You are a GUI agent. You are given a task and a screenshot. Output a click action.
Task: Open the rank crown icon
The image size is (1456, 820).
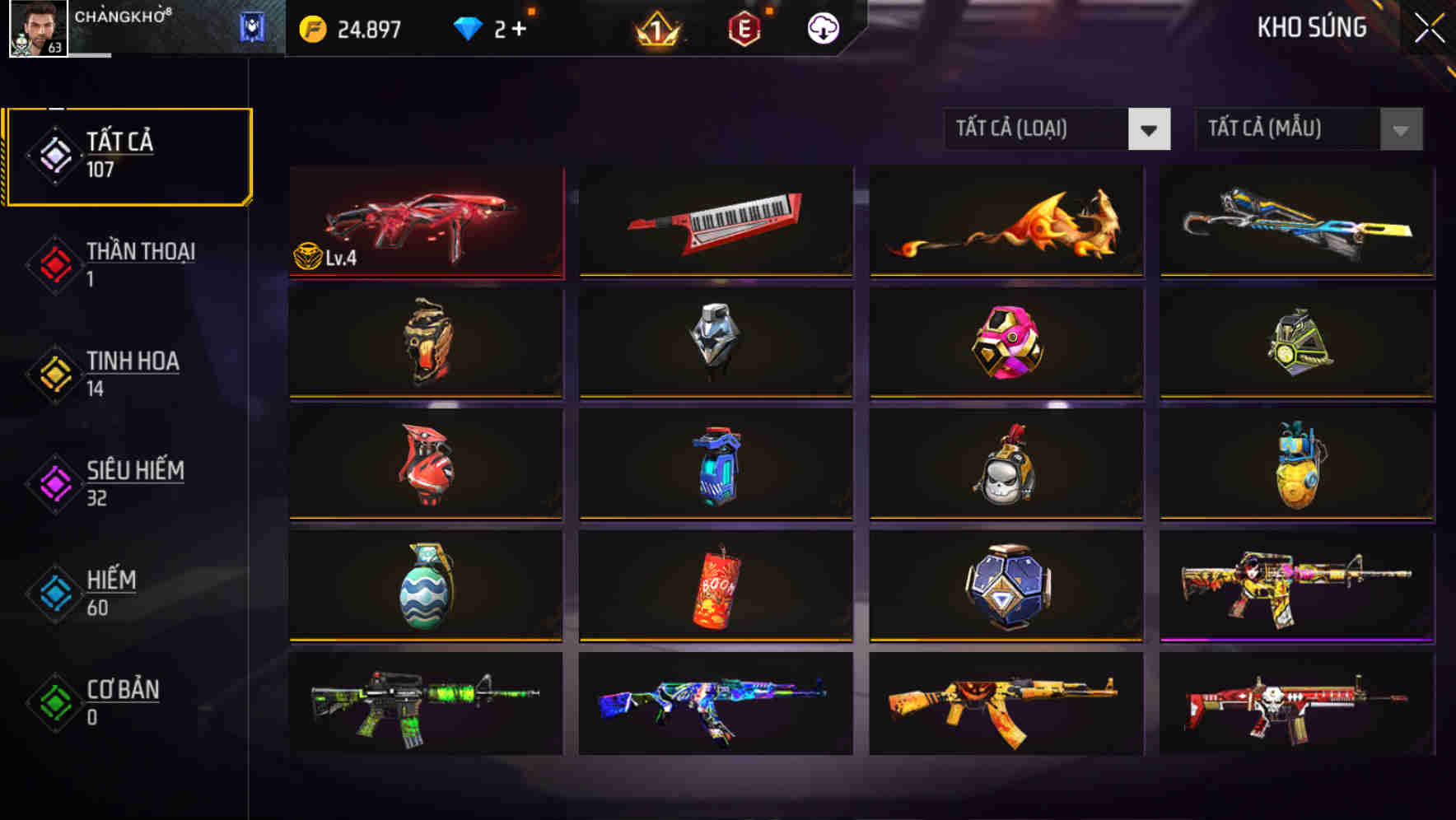(x=655, y=26)
